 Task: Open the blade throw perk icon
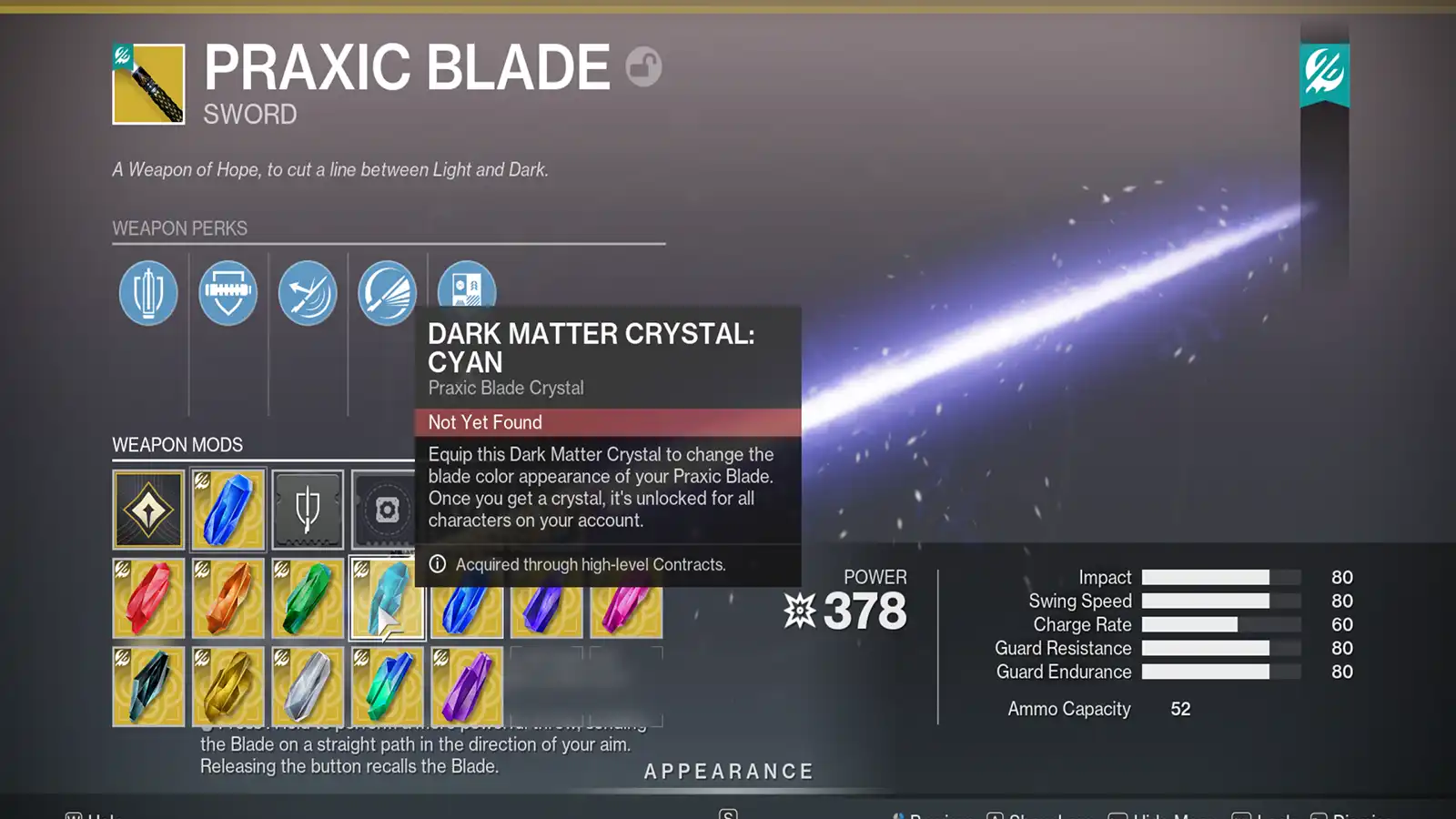[307, 293]
